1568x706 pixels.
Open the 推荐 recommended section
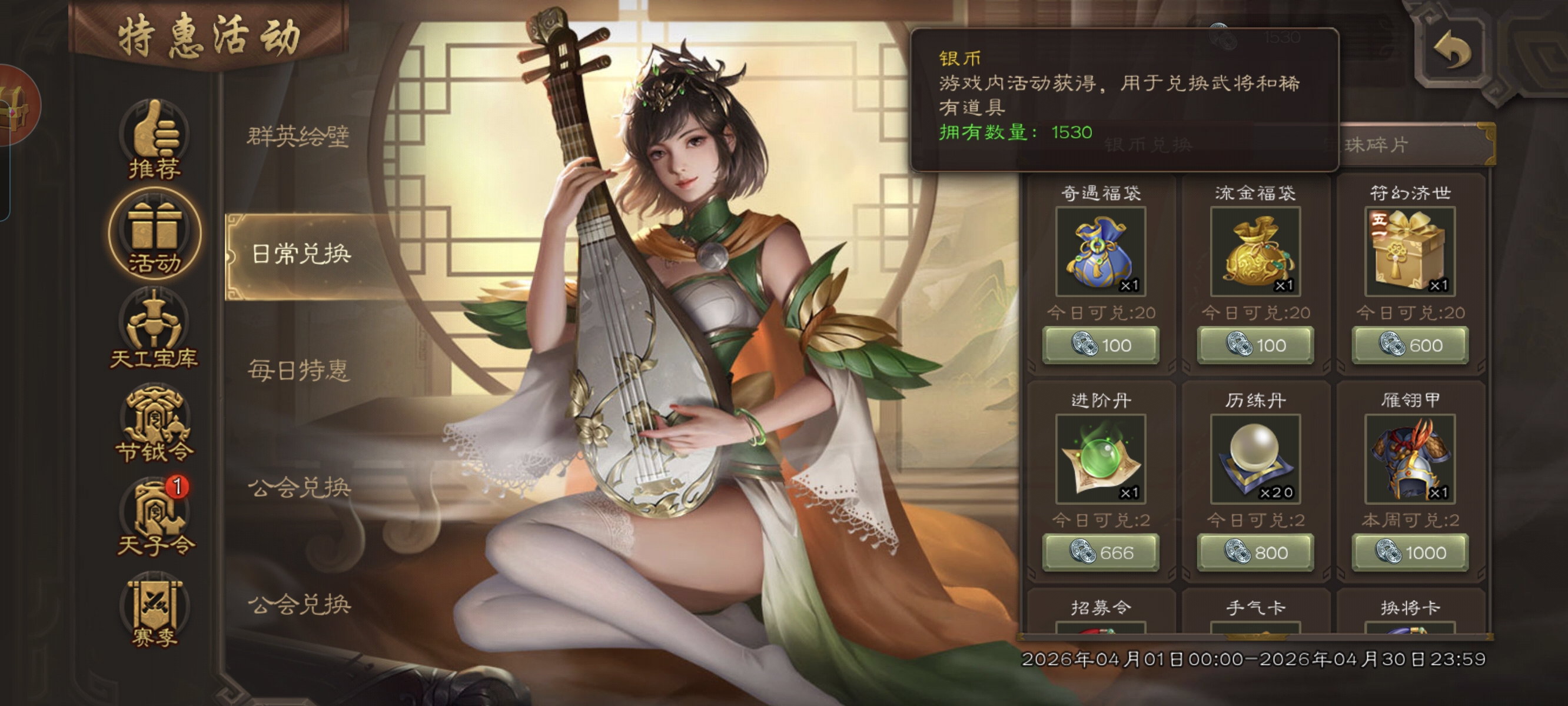coord(154,141)
